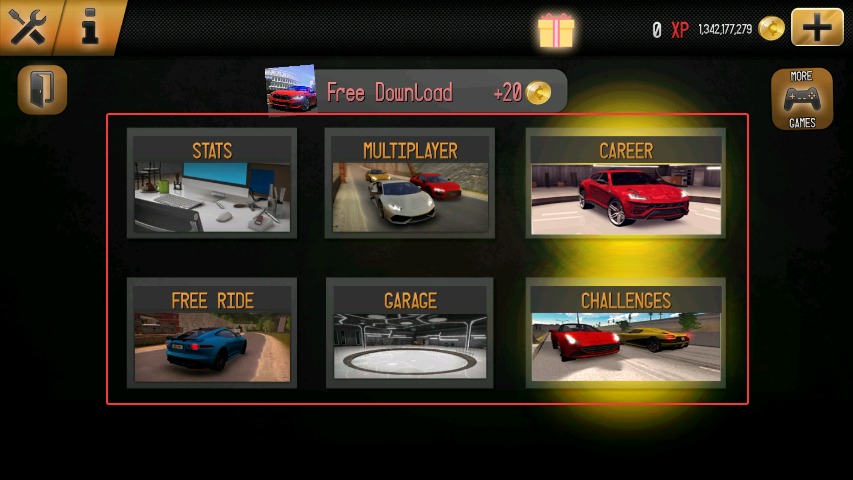Add more coins with the plus button

point(817,27)
